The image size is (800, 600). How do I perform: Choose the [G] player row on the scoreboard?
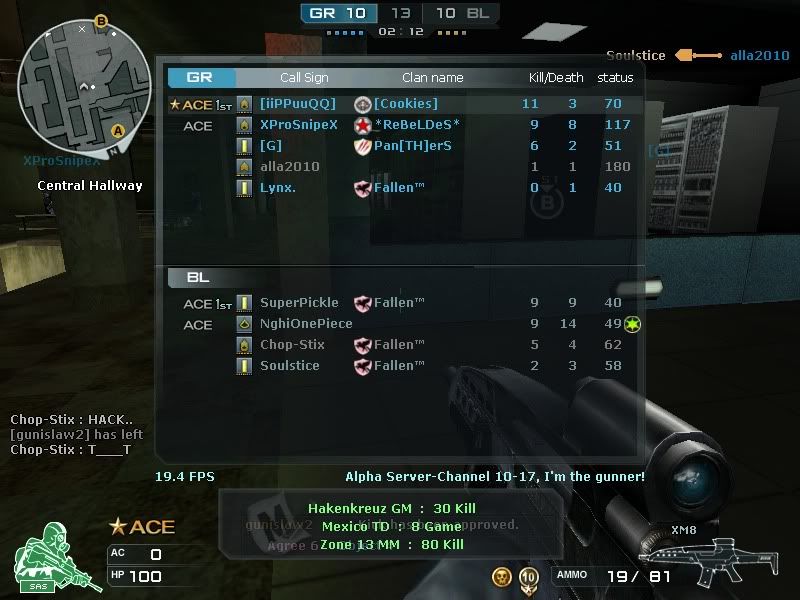270,146
